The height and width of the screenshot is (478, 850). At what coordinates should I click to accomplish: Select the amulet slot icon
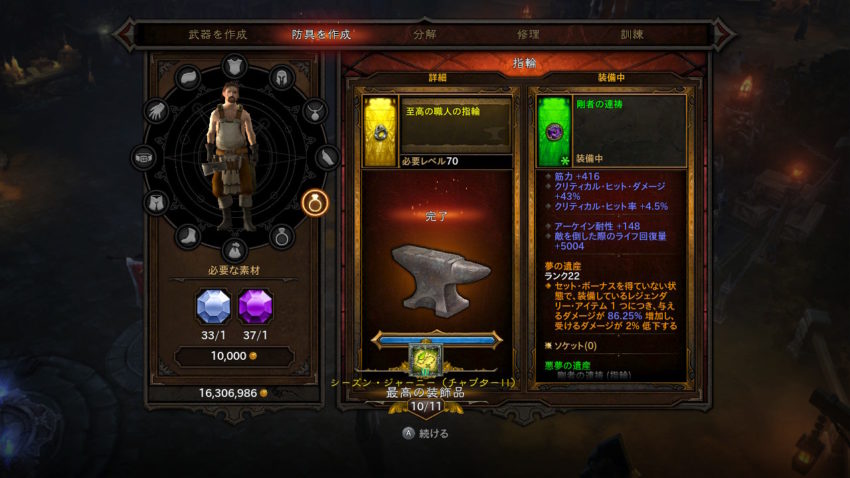point(316,110)
